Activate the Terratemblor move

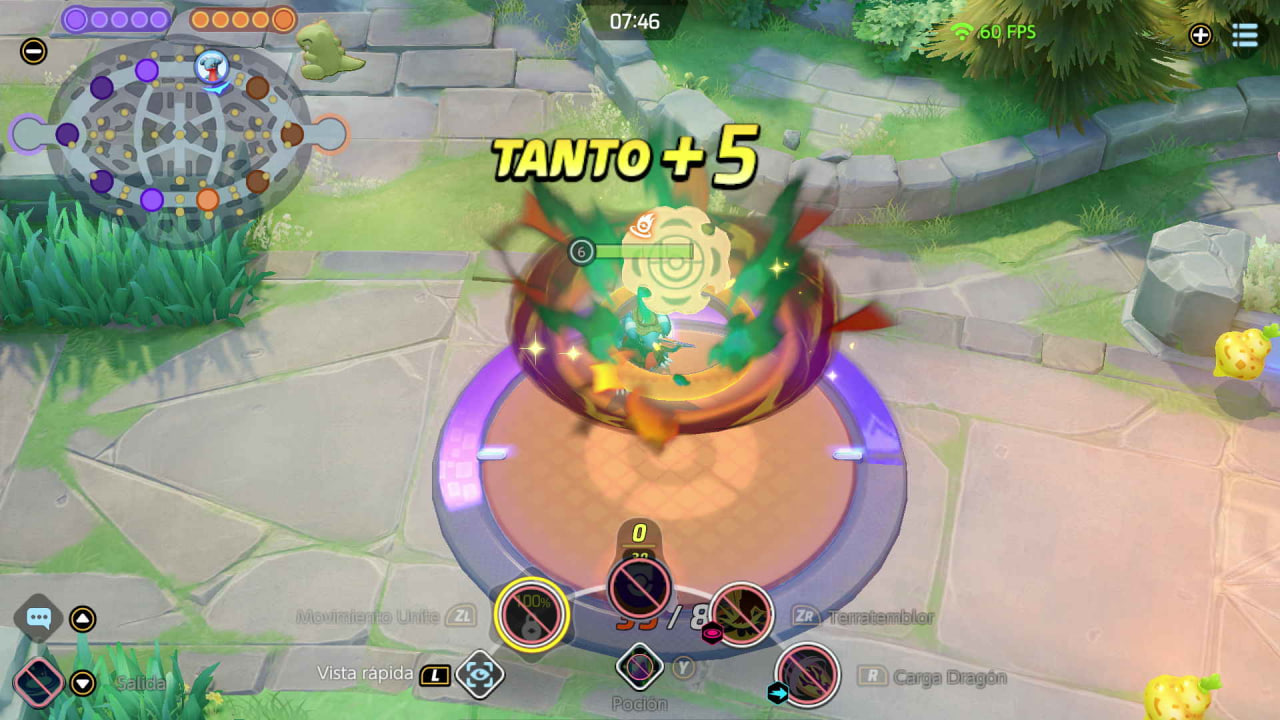pos(741,614)
